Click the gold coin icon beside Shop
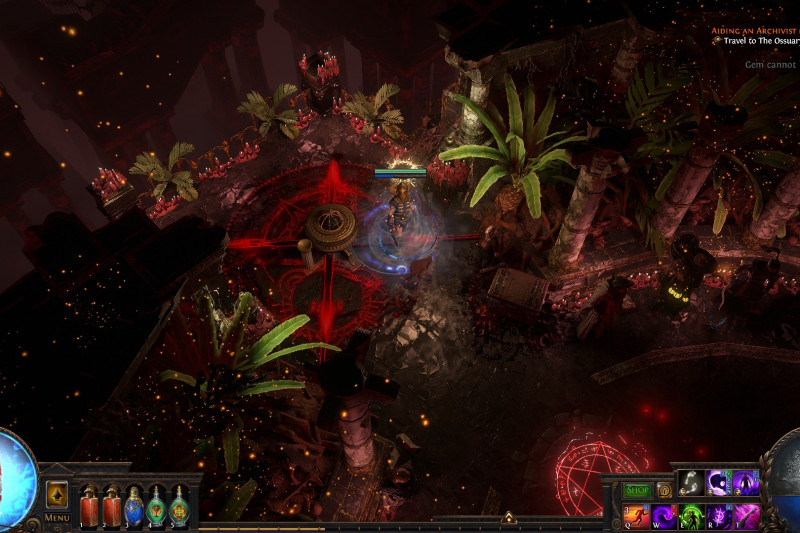The image size is (800, 533). (x=664, y=490)
